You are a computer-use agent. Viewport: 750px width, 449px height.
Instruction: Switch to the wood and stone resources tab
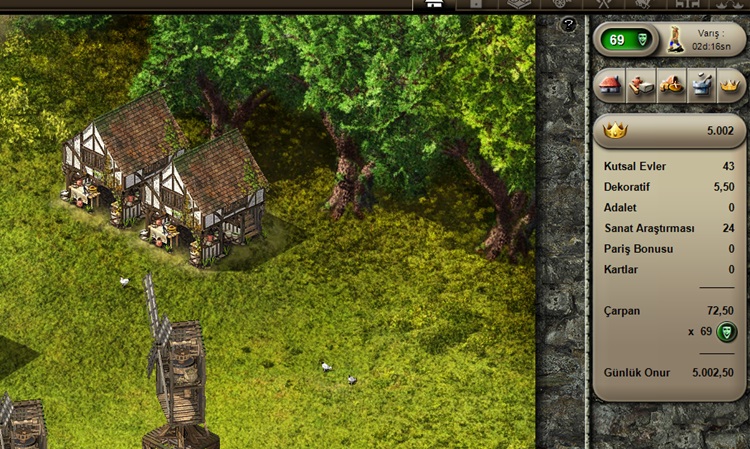point(639,86)
